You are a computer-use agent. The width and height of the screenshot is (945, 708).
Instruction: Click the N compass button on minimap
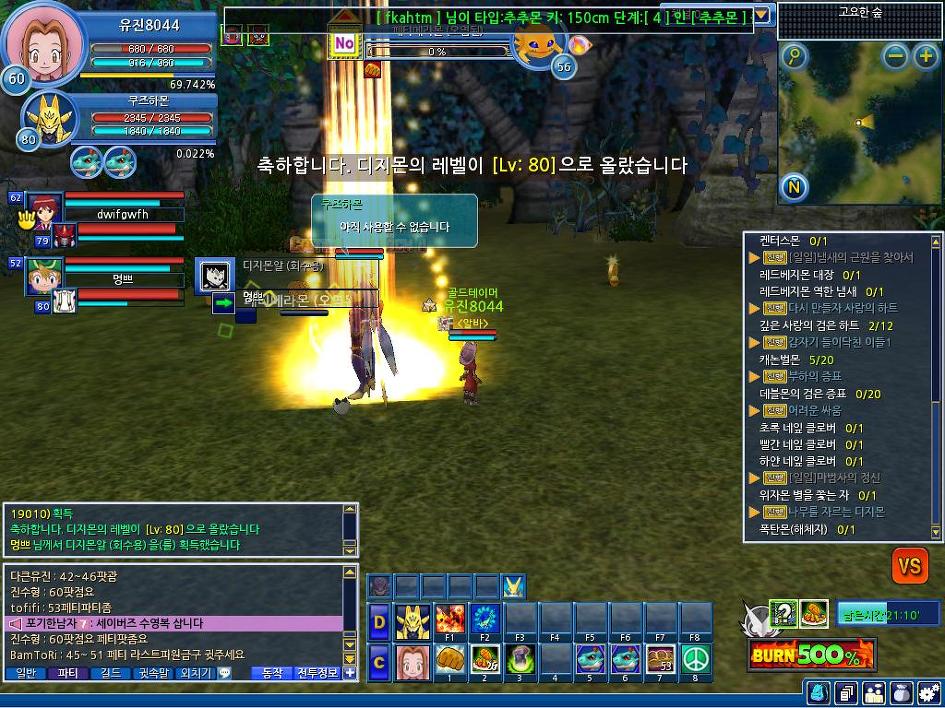794,187
